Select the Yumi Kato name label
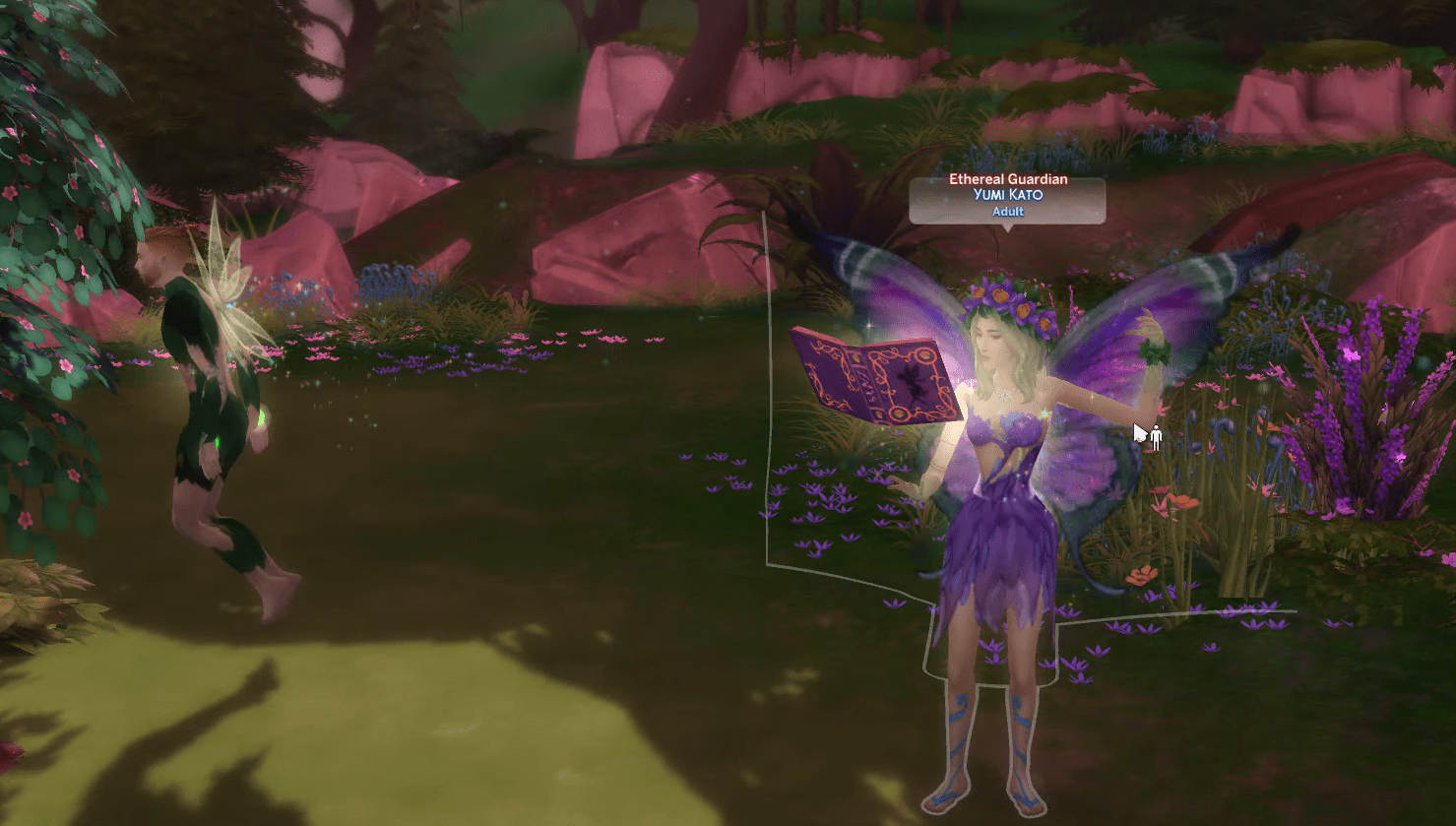The height and width of the screenshot is (826, 1456). point(1007,195)
